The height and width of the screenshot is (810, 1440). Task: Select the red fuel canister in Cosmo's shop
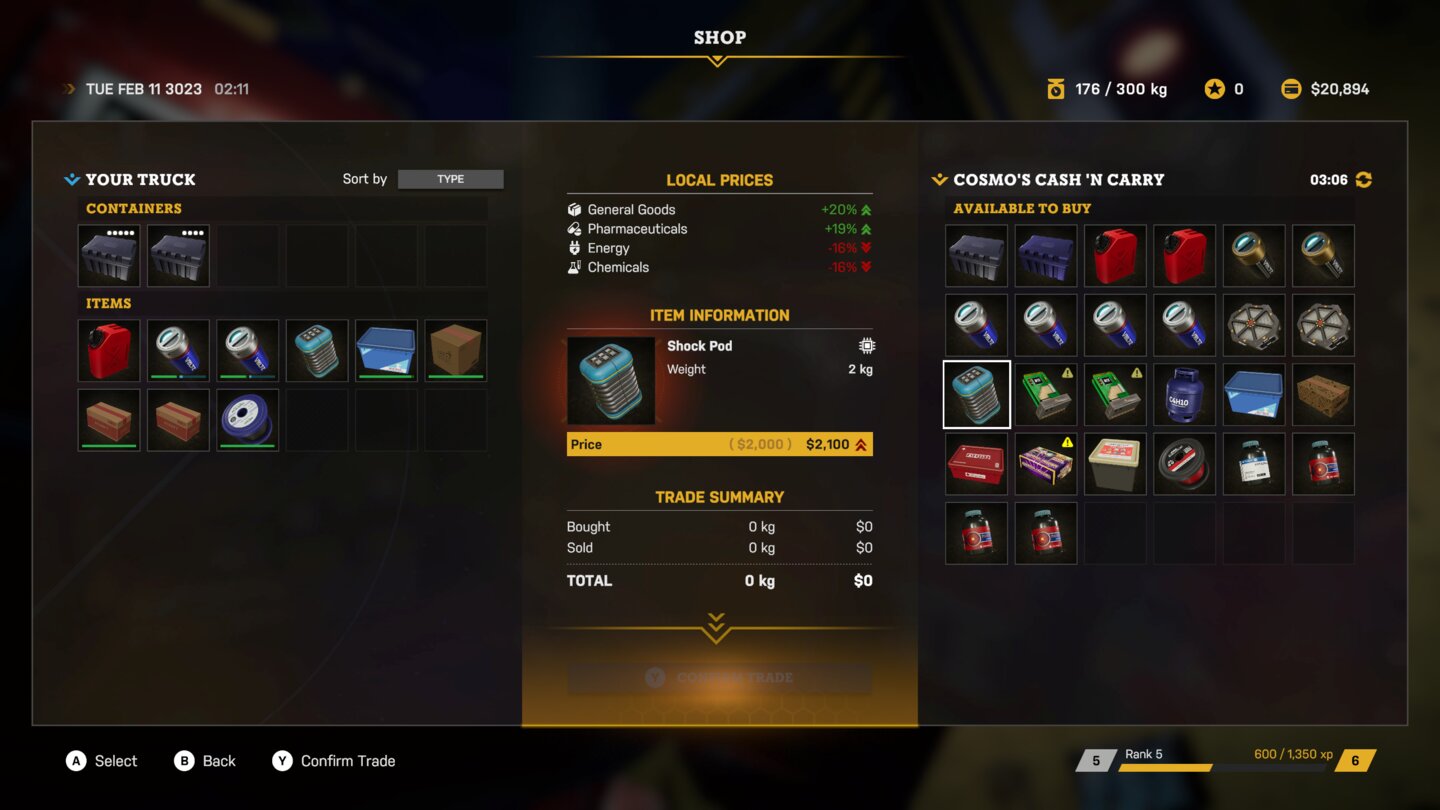(1114, 255)
